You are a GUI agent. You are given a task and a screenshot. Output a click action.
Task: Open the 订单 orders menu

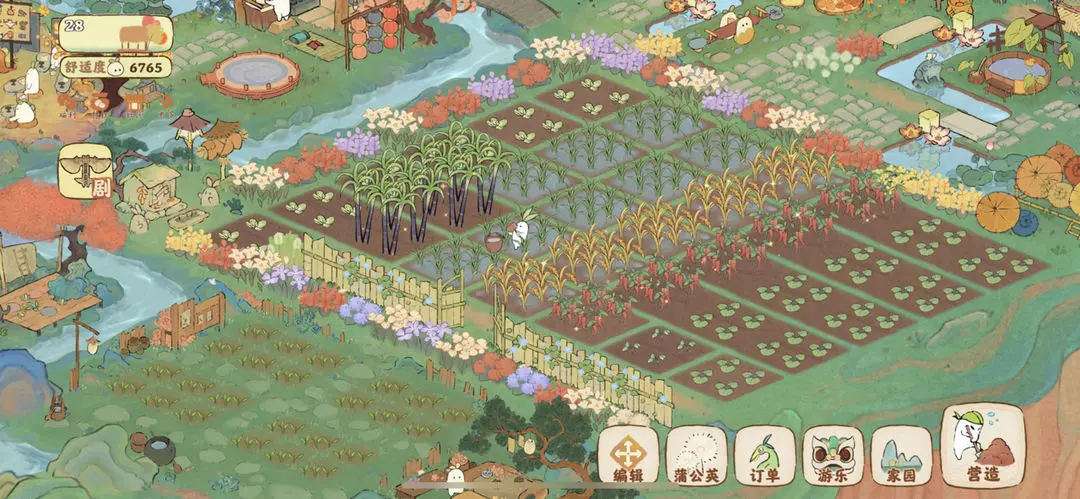[x=765, y=459]
